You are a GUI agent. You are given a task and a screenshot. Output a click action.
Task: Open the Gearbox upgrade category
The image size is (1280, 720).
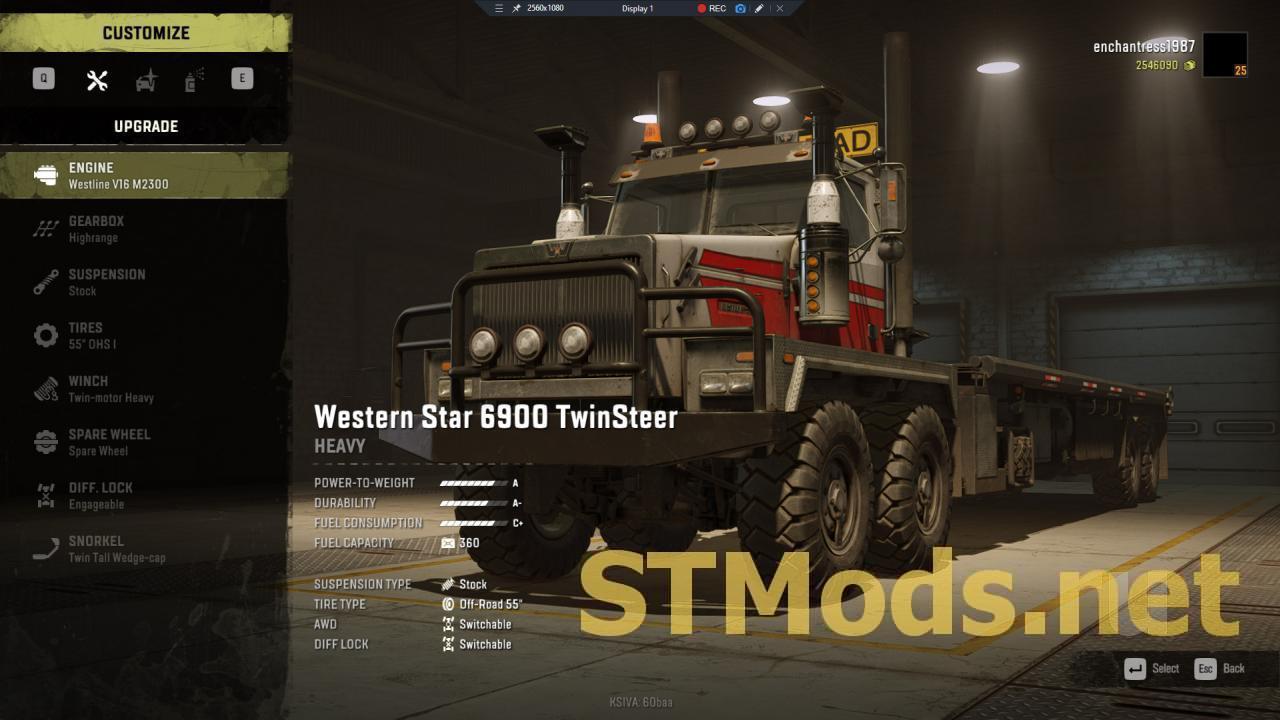coord(145,229)
